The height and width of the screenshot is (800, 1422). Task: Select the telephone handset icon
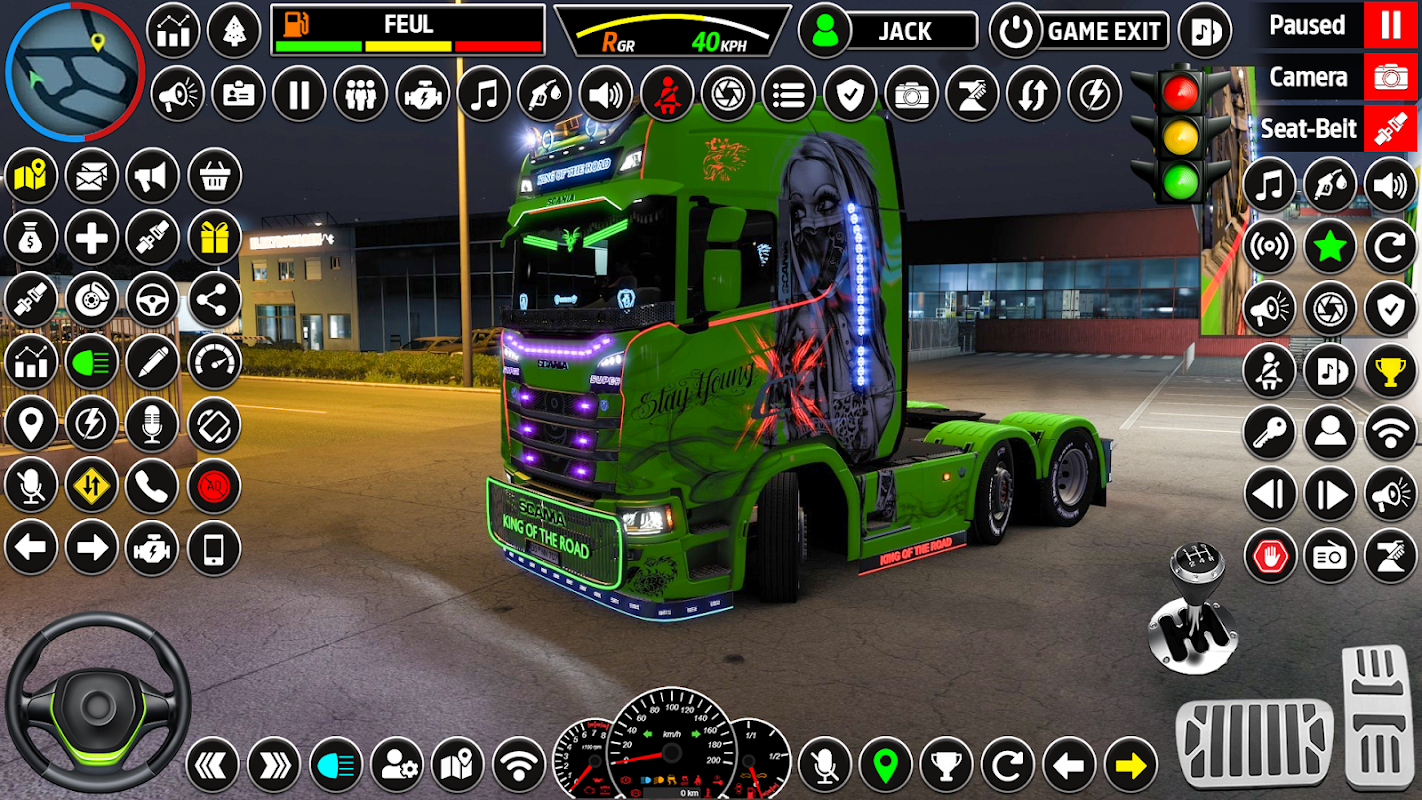[x=152, y=487]
